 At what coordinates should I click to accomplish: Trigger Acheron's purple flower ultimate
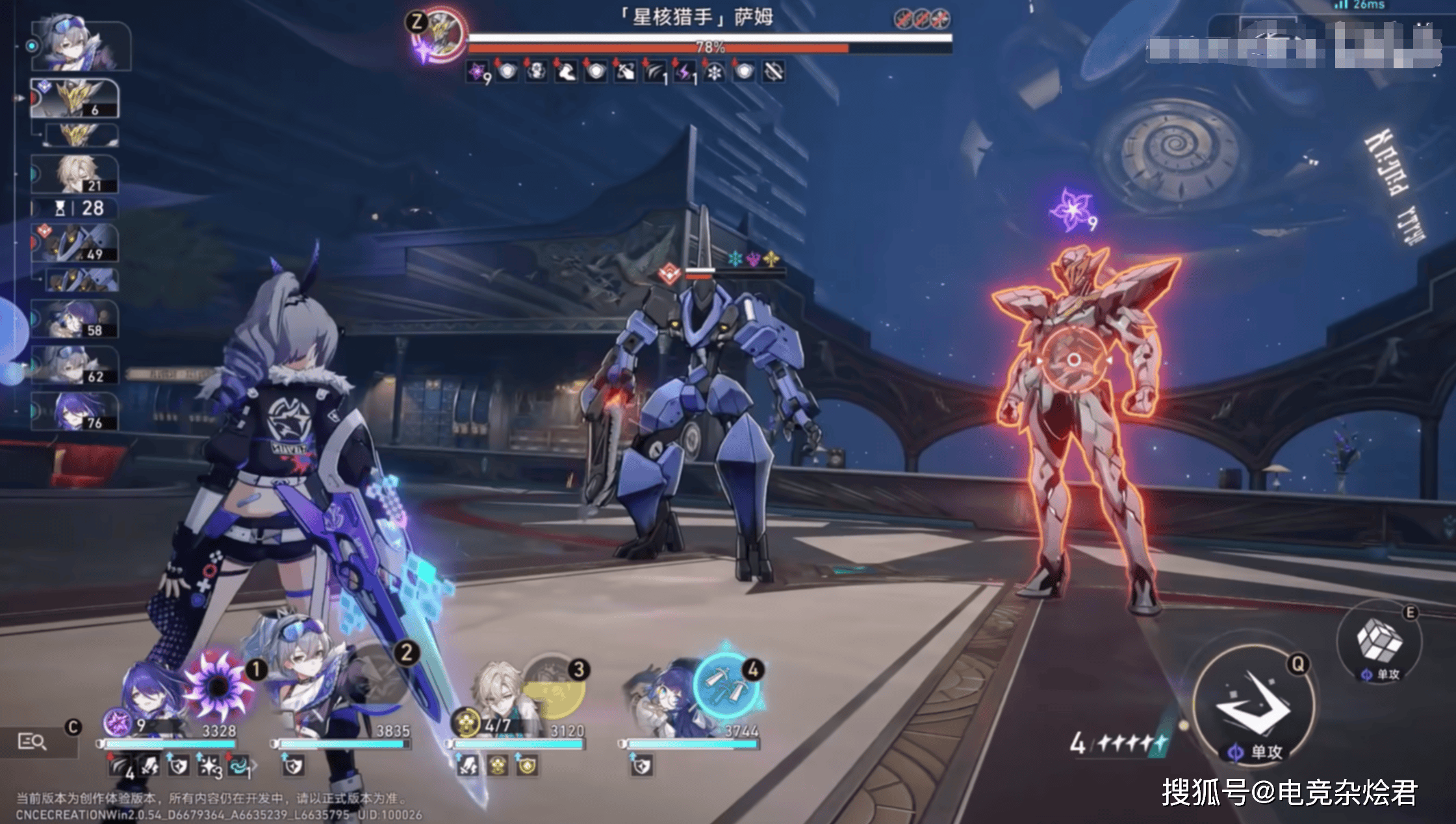pos(217,684)
